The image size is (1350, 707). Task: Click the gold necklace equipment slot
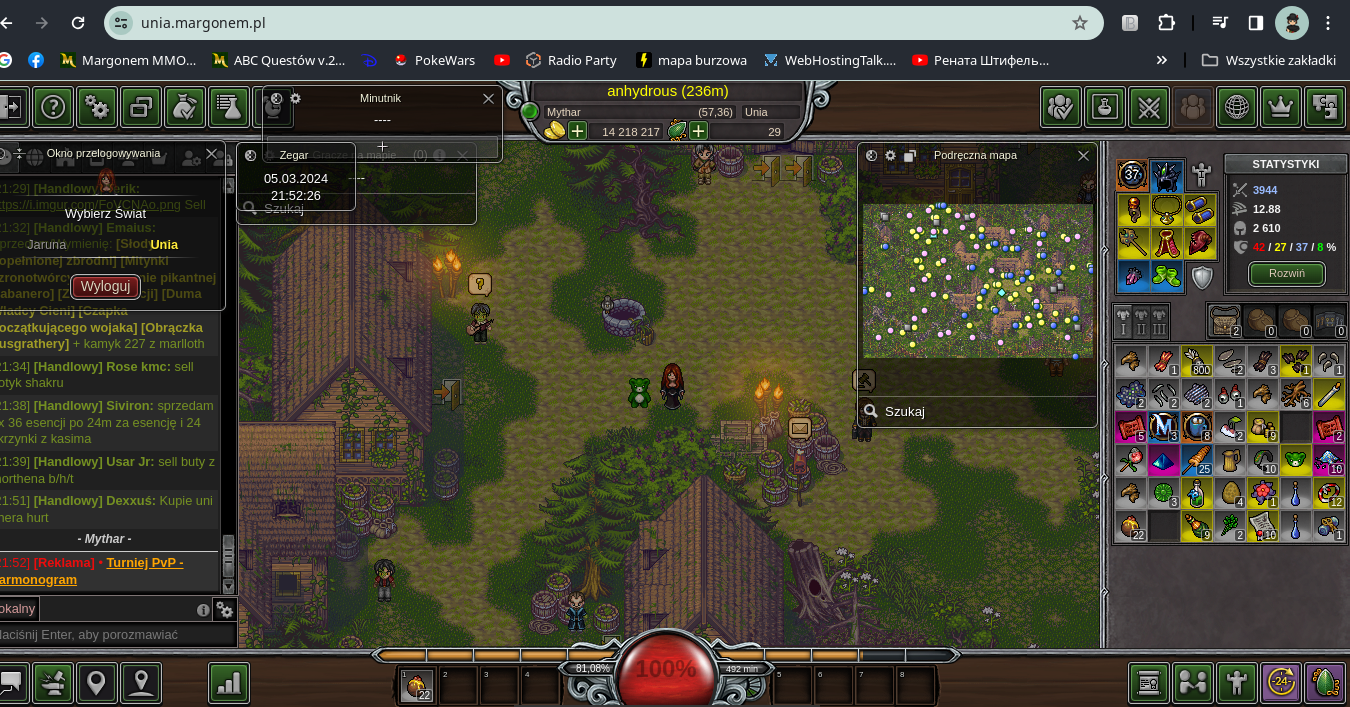click(1167, 210)
